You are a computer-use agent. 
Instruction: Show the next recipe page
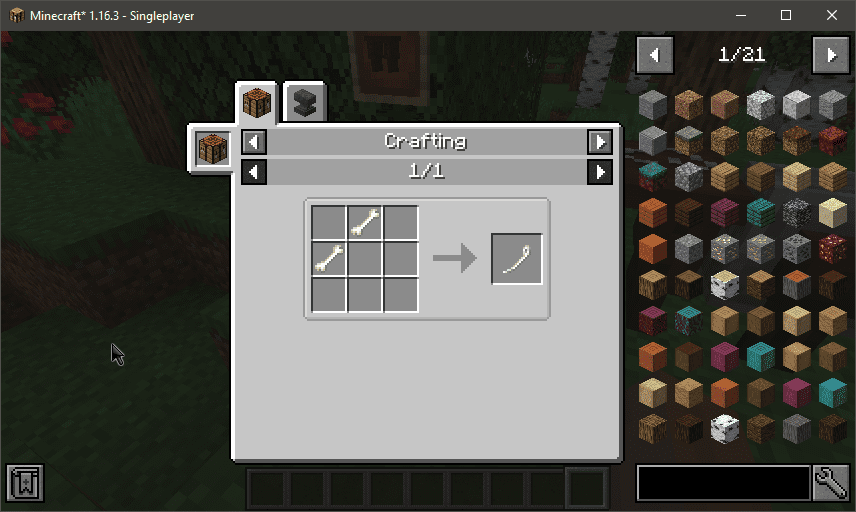pos(599,172)
